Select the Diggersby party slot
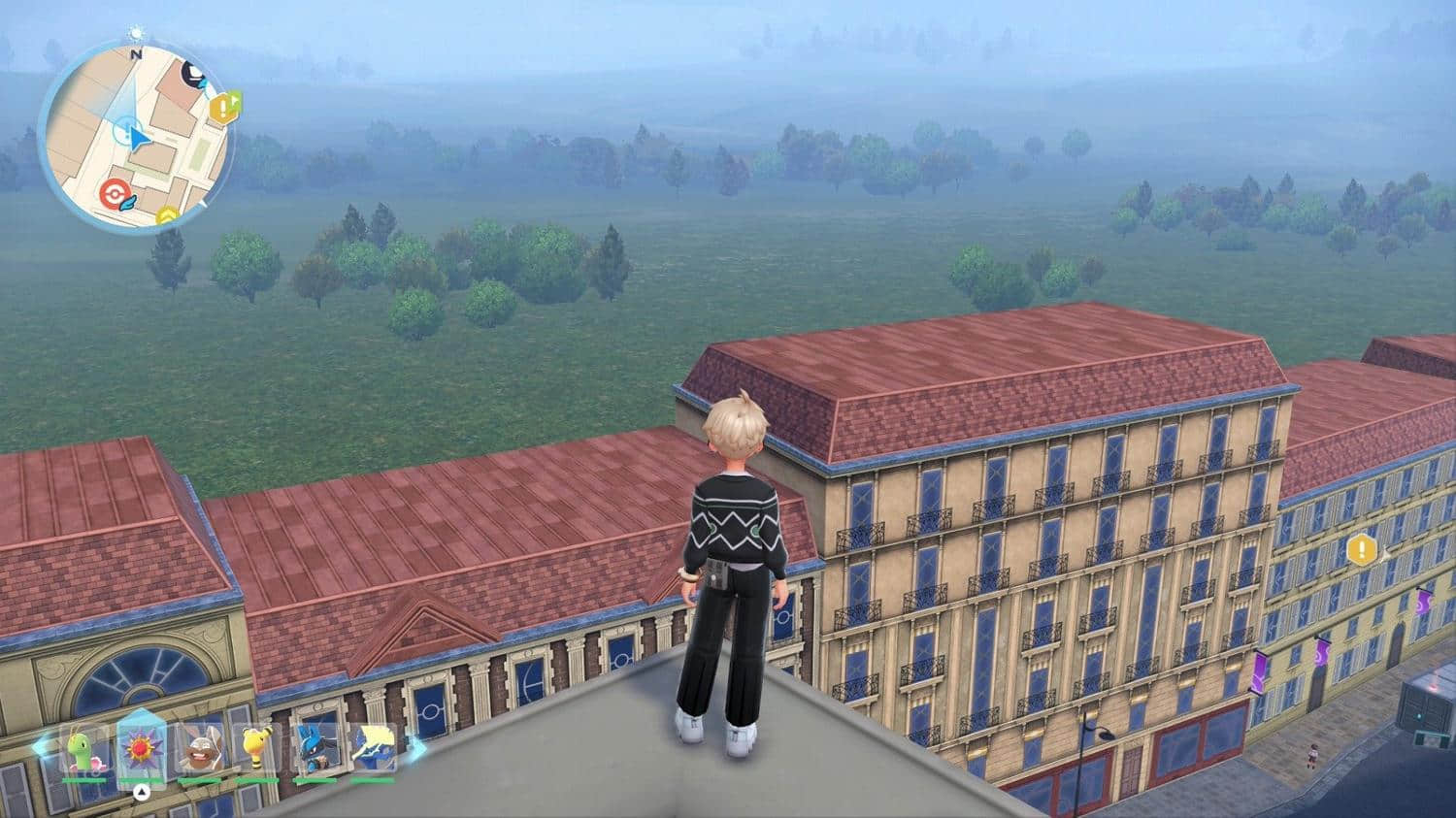The image size is (1456, 818). point(199,750)
